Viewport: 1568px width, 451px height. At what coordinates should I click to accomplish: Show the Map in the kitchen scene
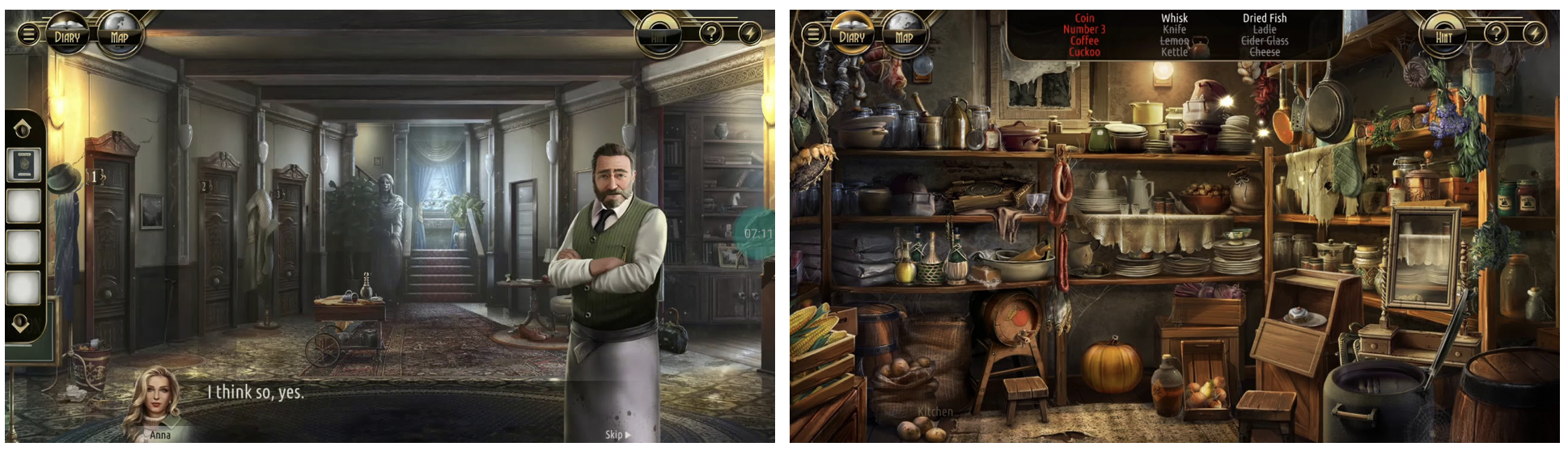coord(904,36)
